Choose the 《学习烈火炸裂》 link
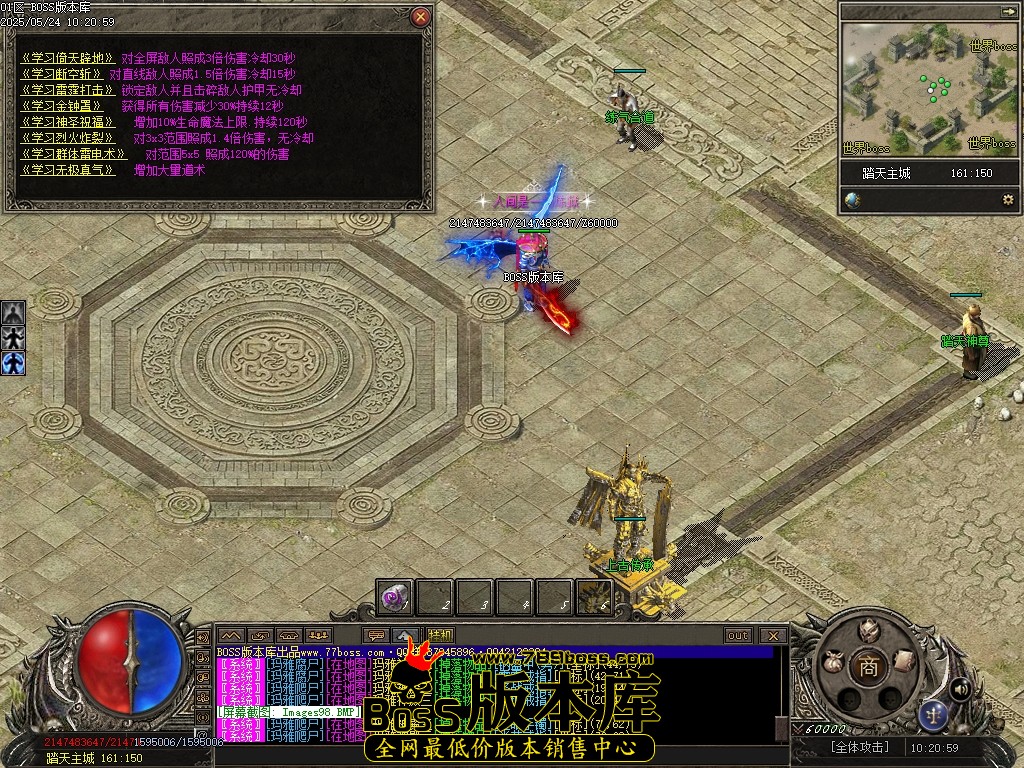 [62, 138]
